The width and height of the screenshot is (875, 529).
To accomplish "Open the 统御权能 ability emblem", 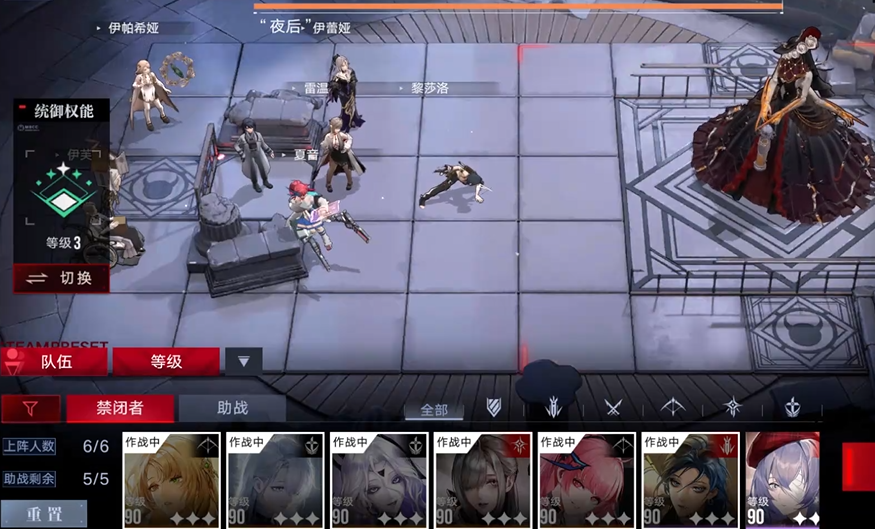I will click(63, 190).
